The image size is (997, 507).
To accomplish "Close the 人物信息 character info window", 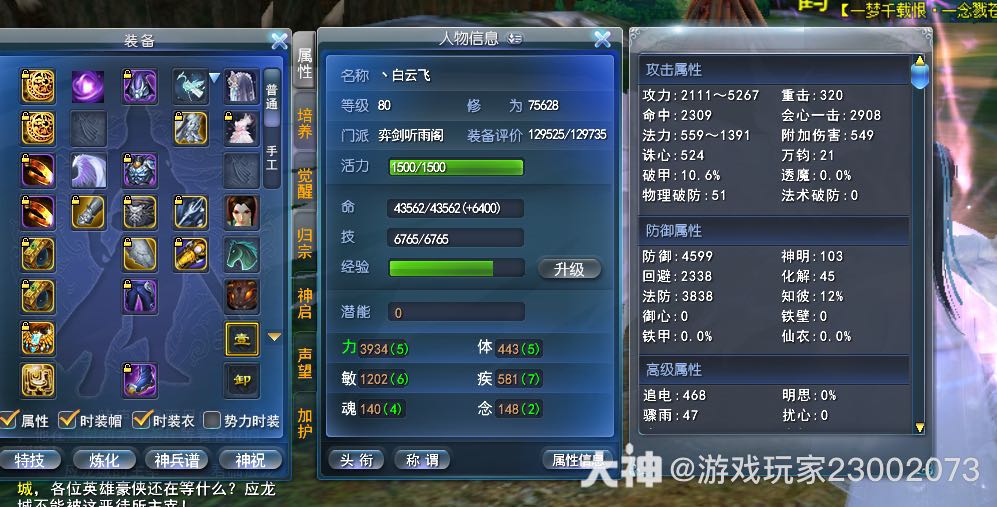I will [x=602, y=39].
